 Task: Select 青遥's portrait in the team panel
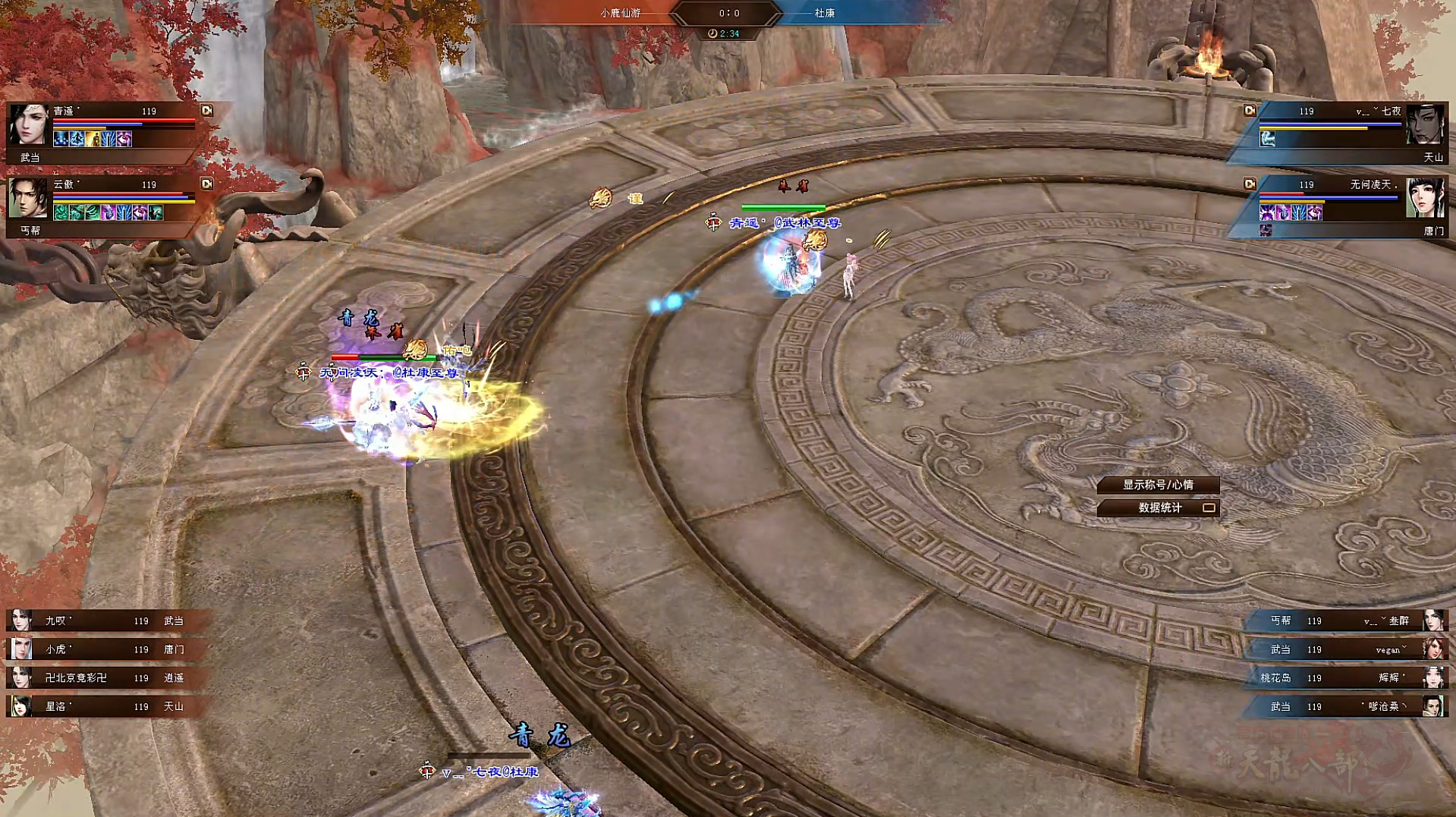click(28, 125)
